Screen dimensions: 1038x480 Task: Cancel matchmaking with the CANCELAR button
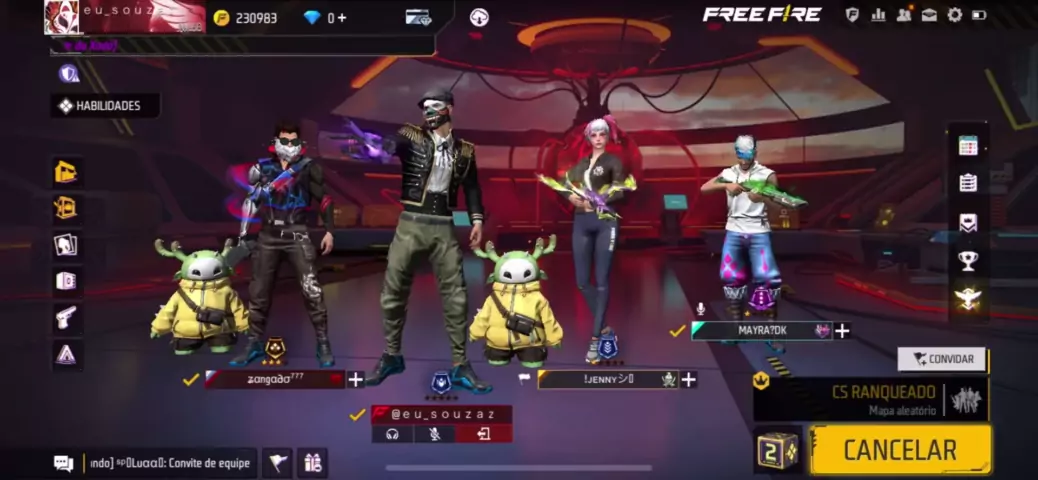[x=900, y=450]
